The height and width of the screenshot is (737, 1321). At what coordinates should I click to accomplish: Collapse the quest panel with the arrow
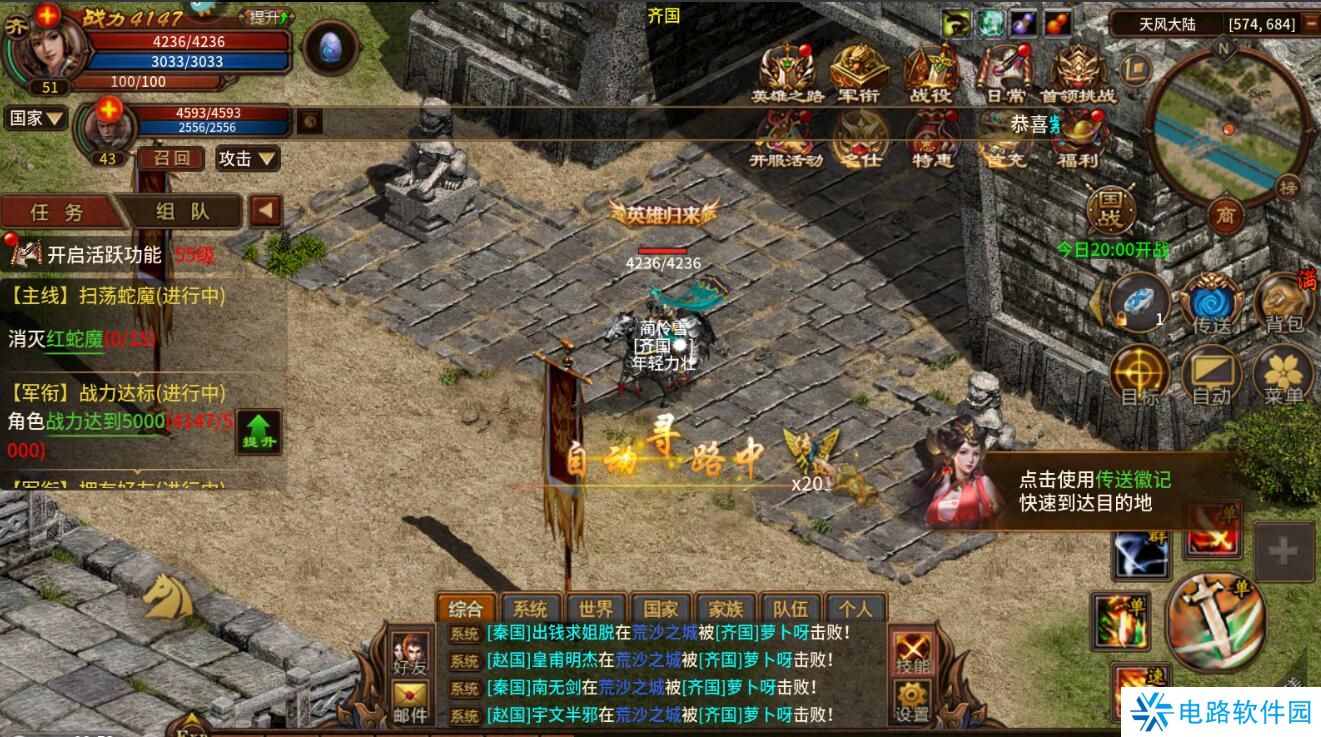[x=265, y=211]
